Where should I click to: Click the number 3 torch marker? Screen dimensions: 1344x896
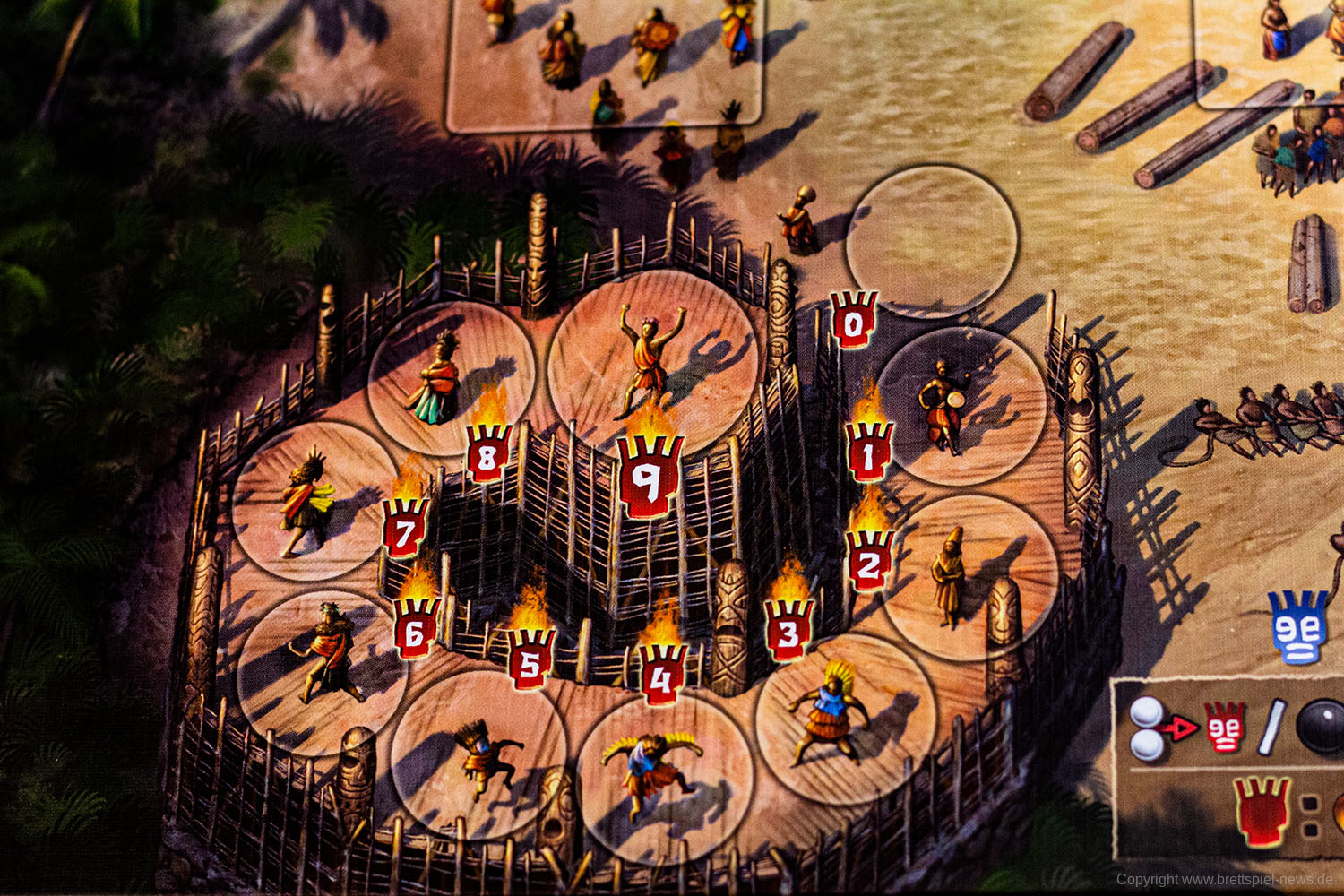tap(788, 628)
